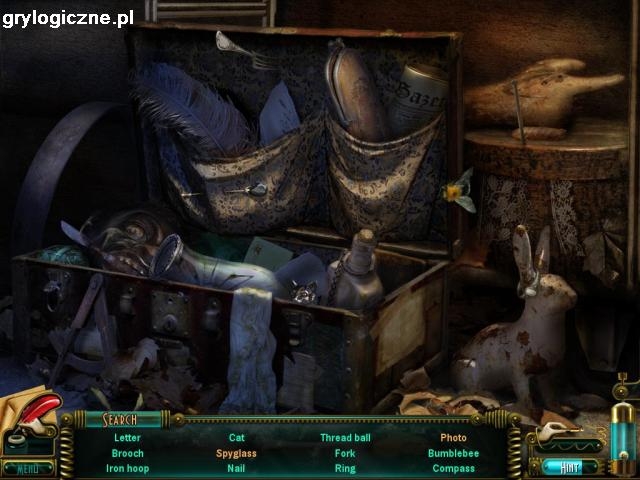This screenshot has height=480, width=640.
Task: Select Iron hoop in the search list
Action: pyautogui.click(x=127, y=468)
